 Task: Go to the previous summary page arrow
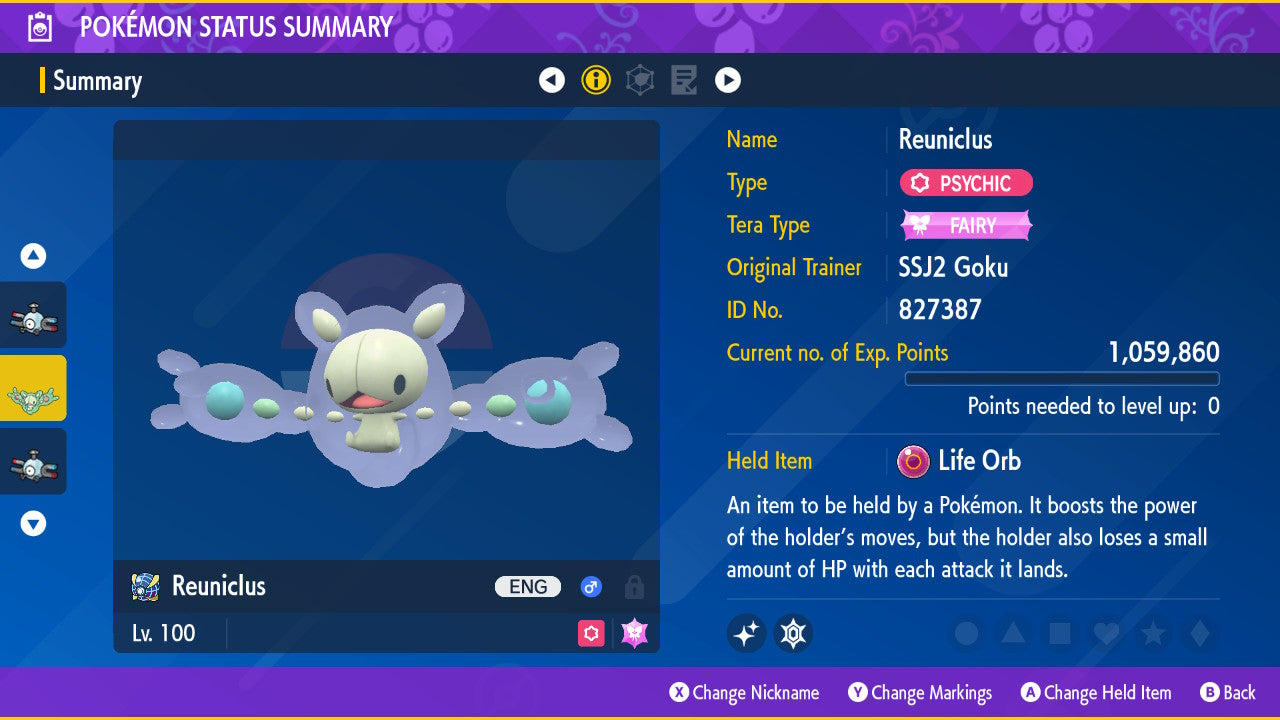click(552, 80)
